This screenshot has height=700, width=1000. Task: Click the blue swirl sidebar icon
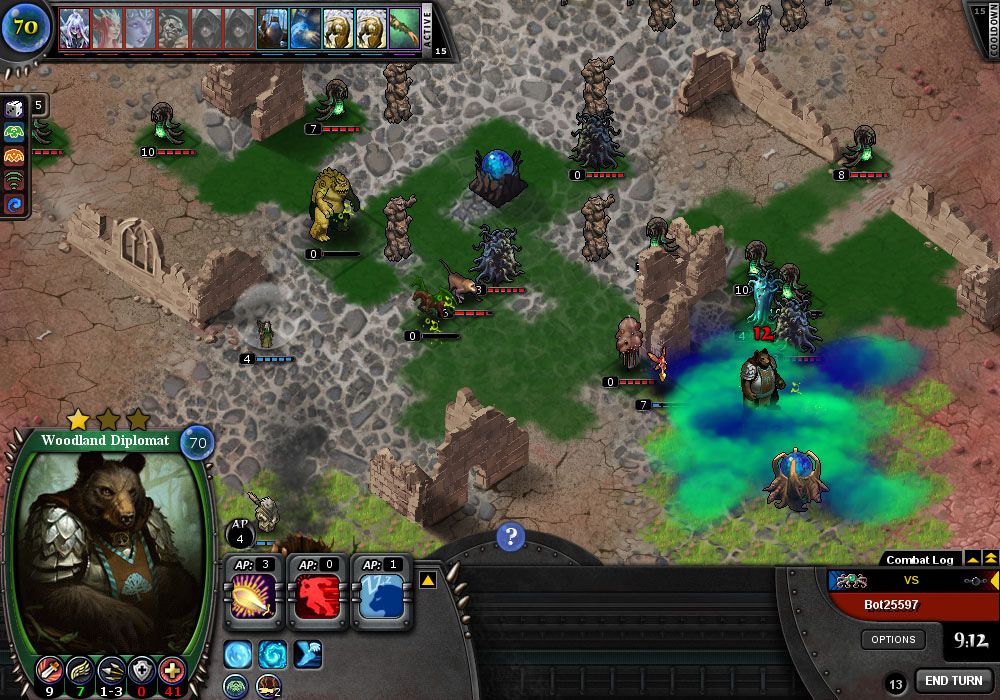15,204
